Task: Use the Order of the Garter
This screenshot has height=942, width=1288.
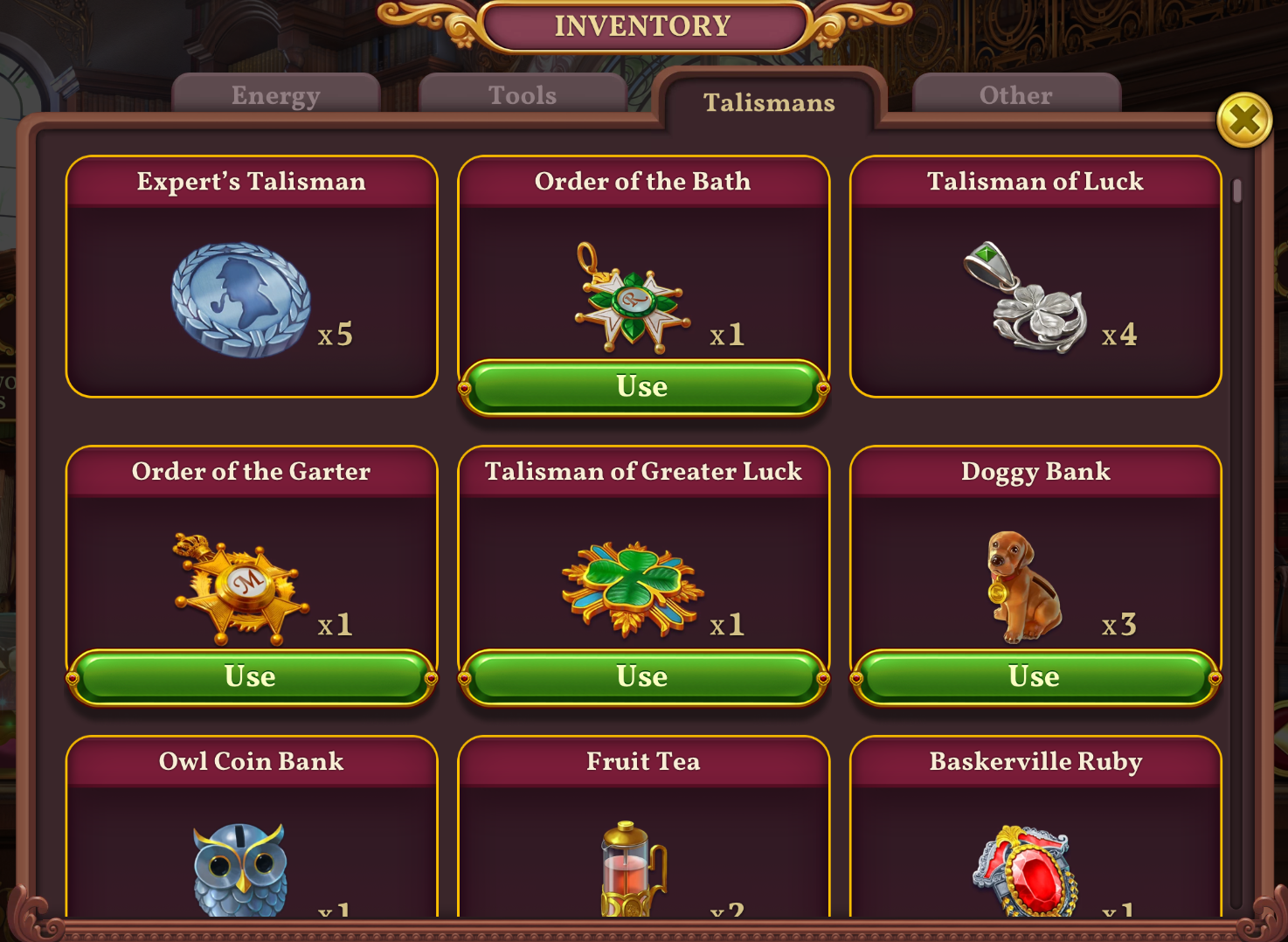Action: 250,676
